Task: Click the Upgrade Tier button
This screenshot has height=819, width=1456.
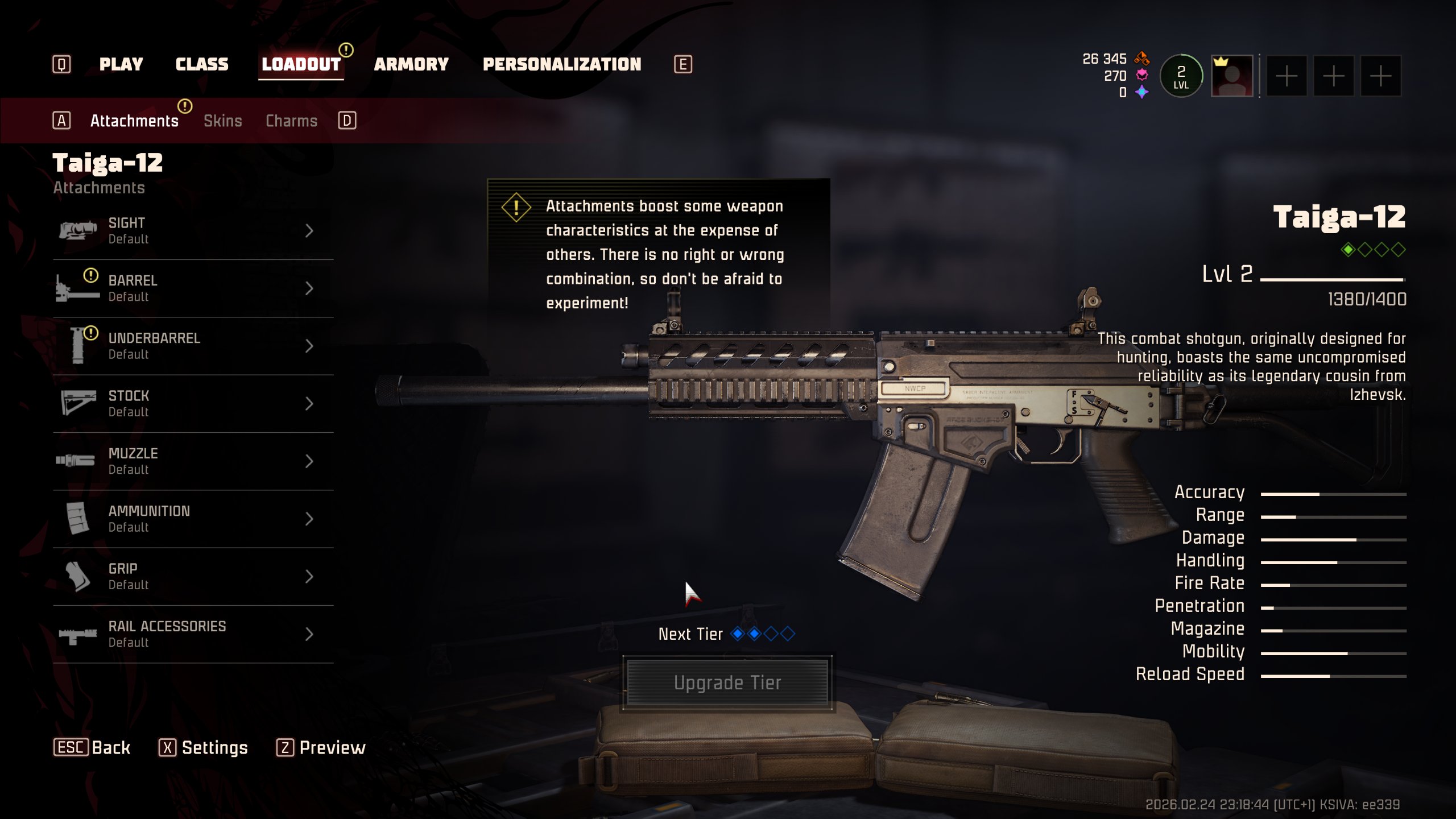Action: (727, 682)
